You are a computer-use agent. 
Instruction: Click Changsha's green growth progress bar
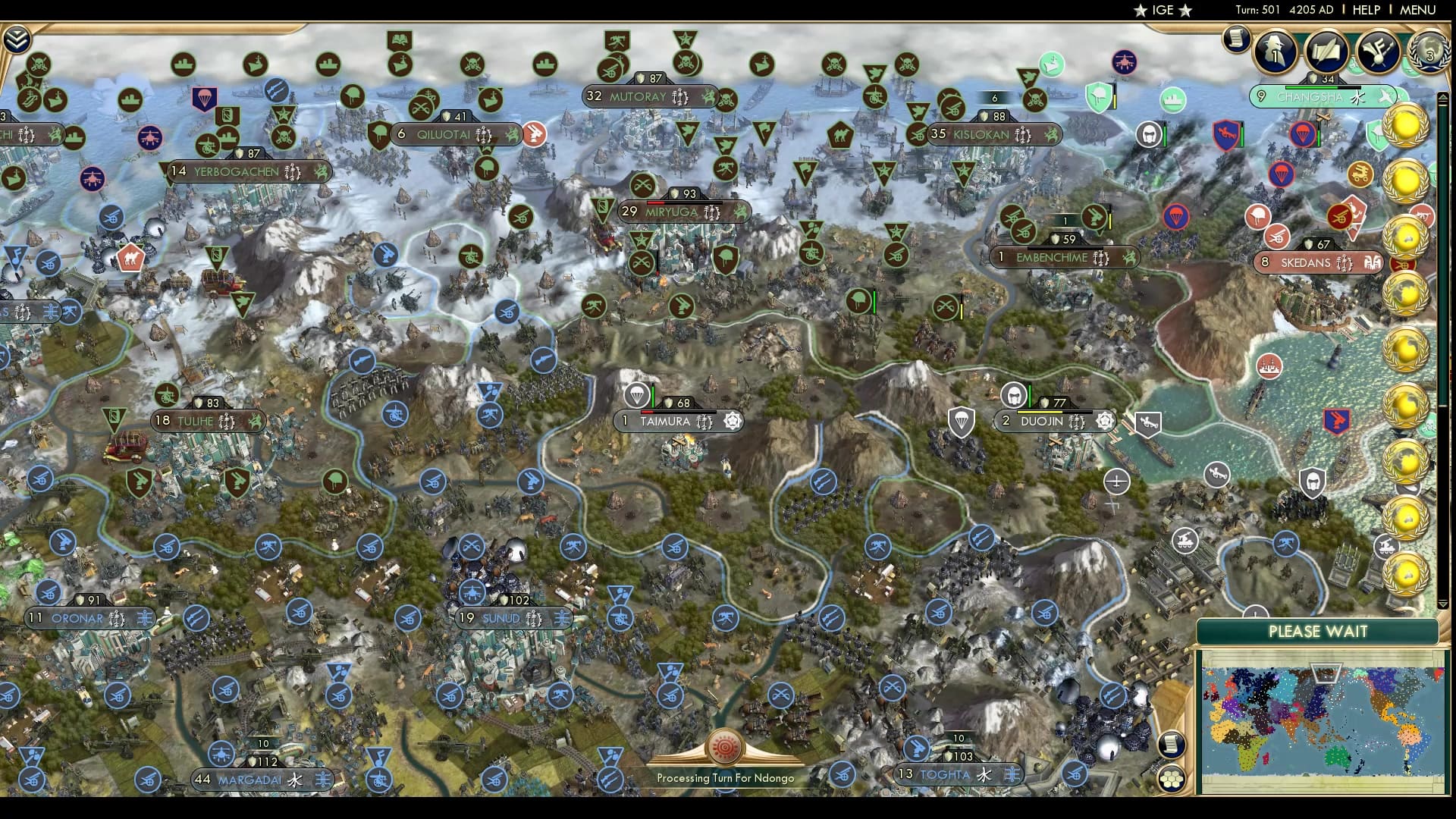(1310, 87)
